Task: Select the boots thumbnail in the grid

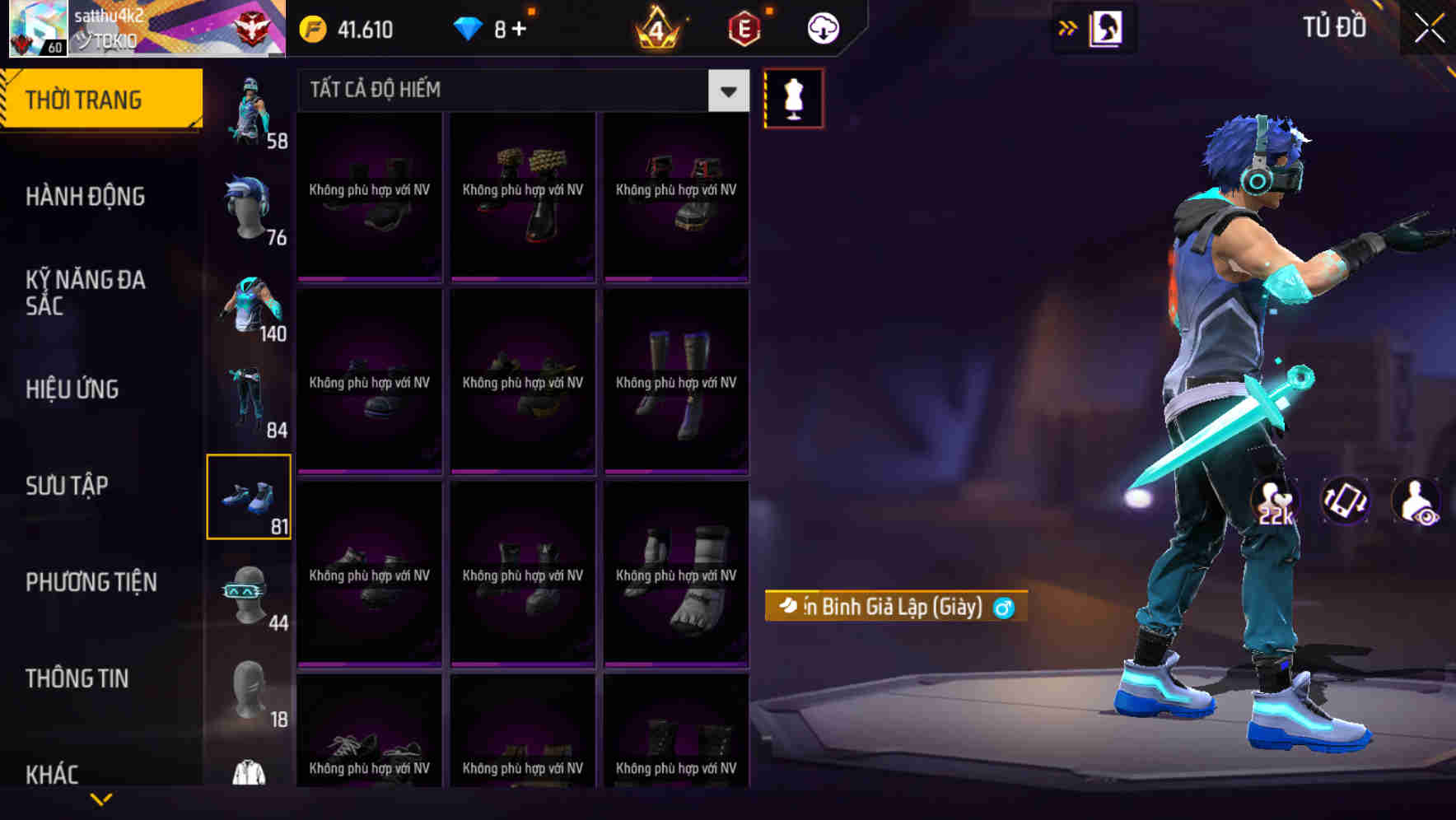Action: point(675,381)
